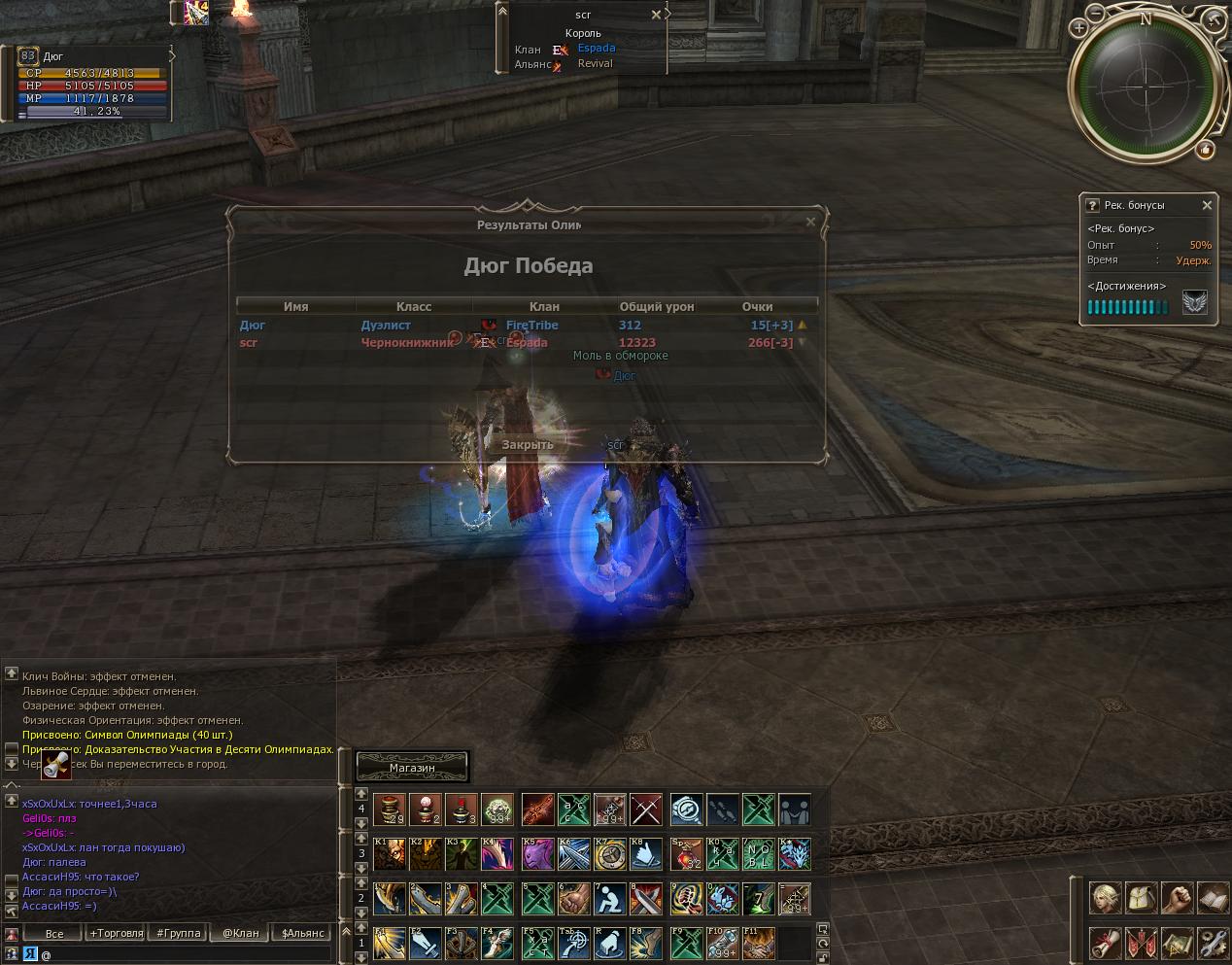This screenshot has width=1232, height=965.
Task: Zoom in the minimap with plus button
Action: click(1078, 28)
